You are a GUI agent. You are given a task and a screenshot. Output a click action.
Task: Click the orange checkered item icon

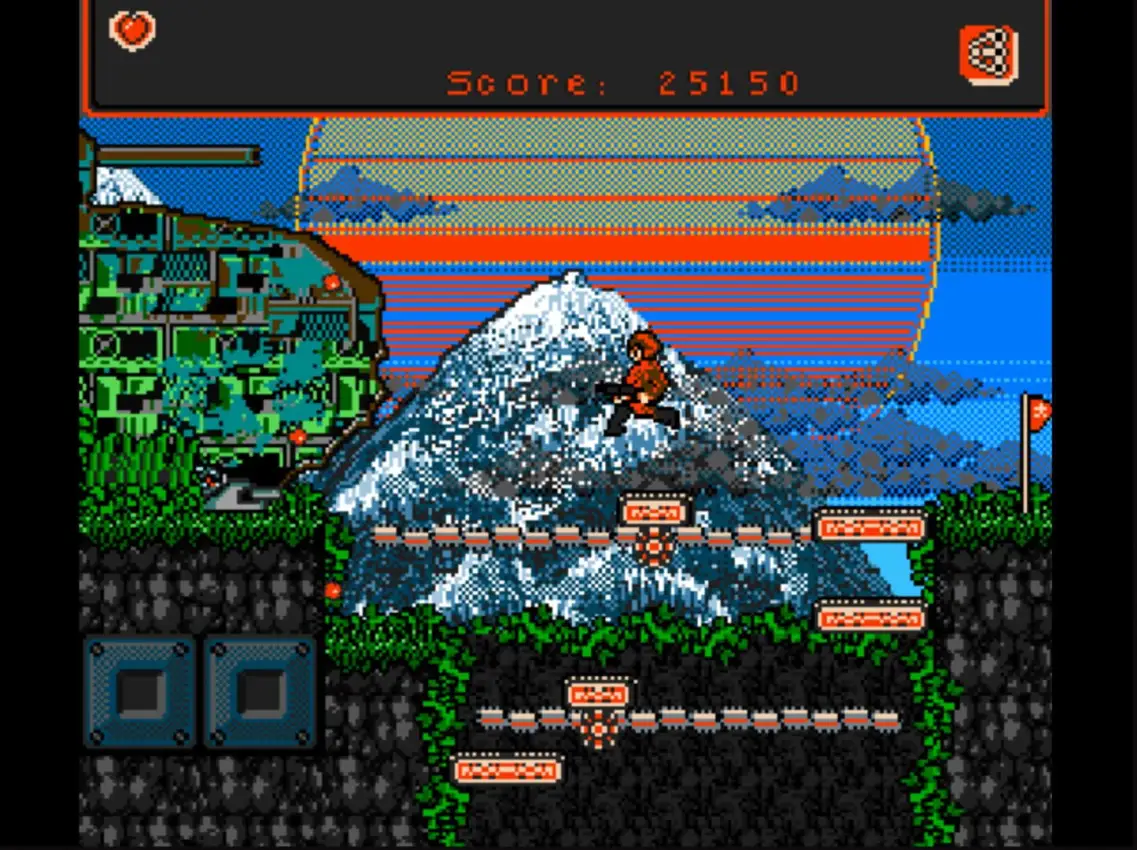(x=988, y=53)
